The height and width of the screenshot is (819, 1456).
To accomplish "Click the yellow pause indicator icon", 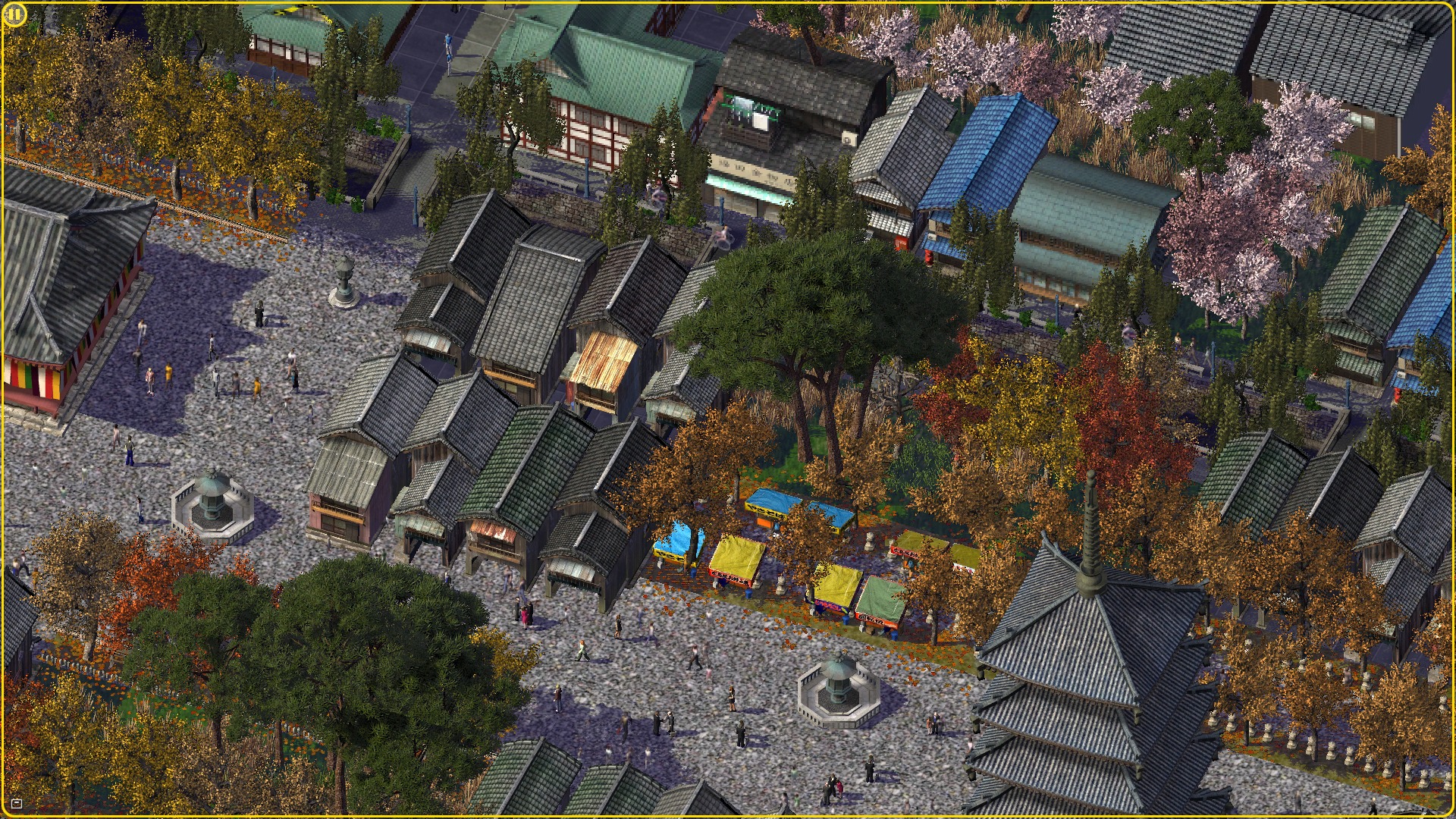I will coord(14,14).
